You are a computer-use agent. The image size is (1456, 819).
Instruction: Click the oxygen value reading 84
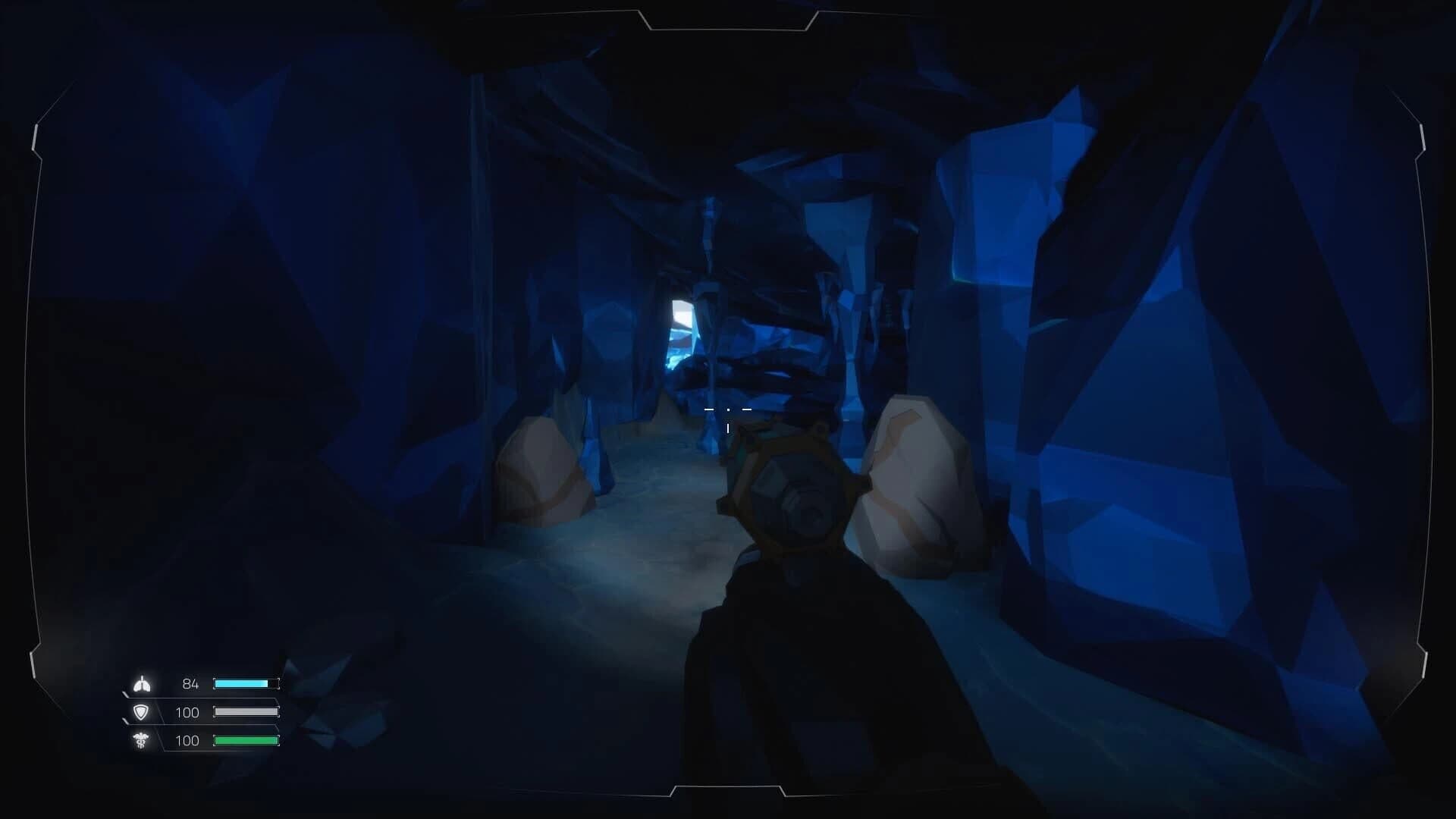pos(190,683)
